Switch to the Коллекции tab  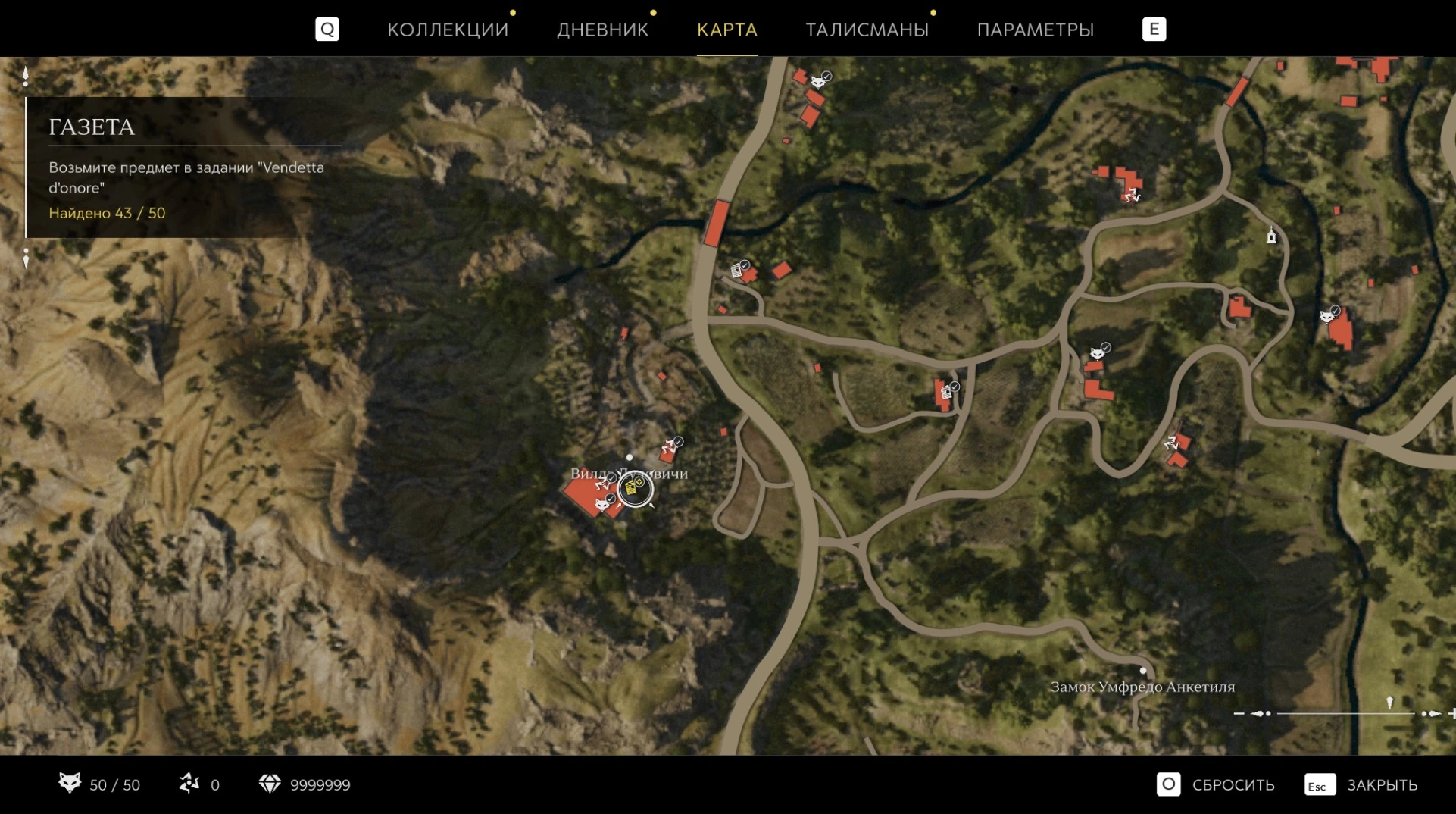[448, 30]
